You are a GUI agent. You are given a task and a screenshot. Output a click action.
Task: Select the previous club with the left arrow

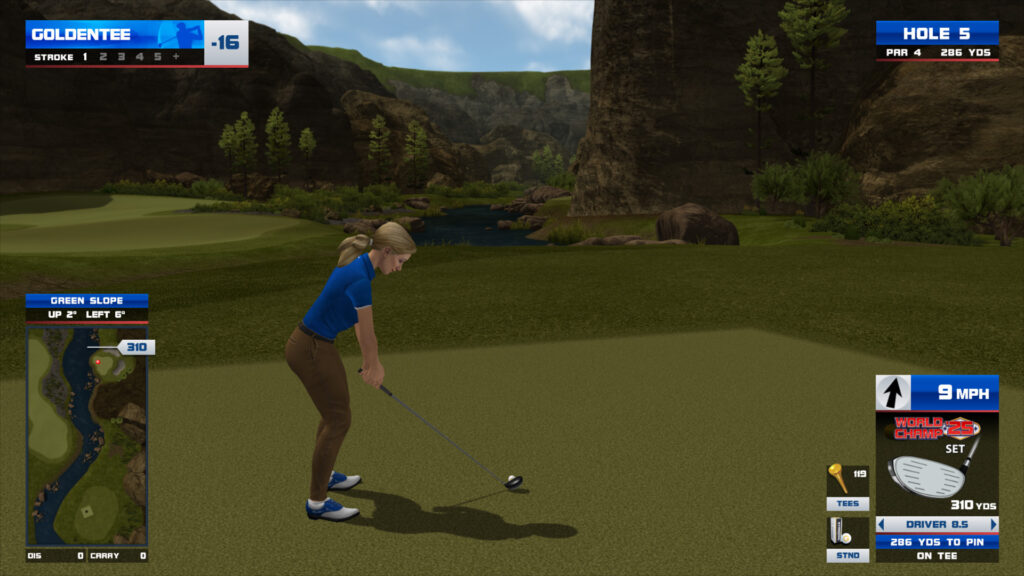pyautogui.click(x=882, y=524)
